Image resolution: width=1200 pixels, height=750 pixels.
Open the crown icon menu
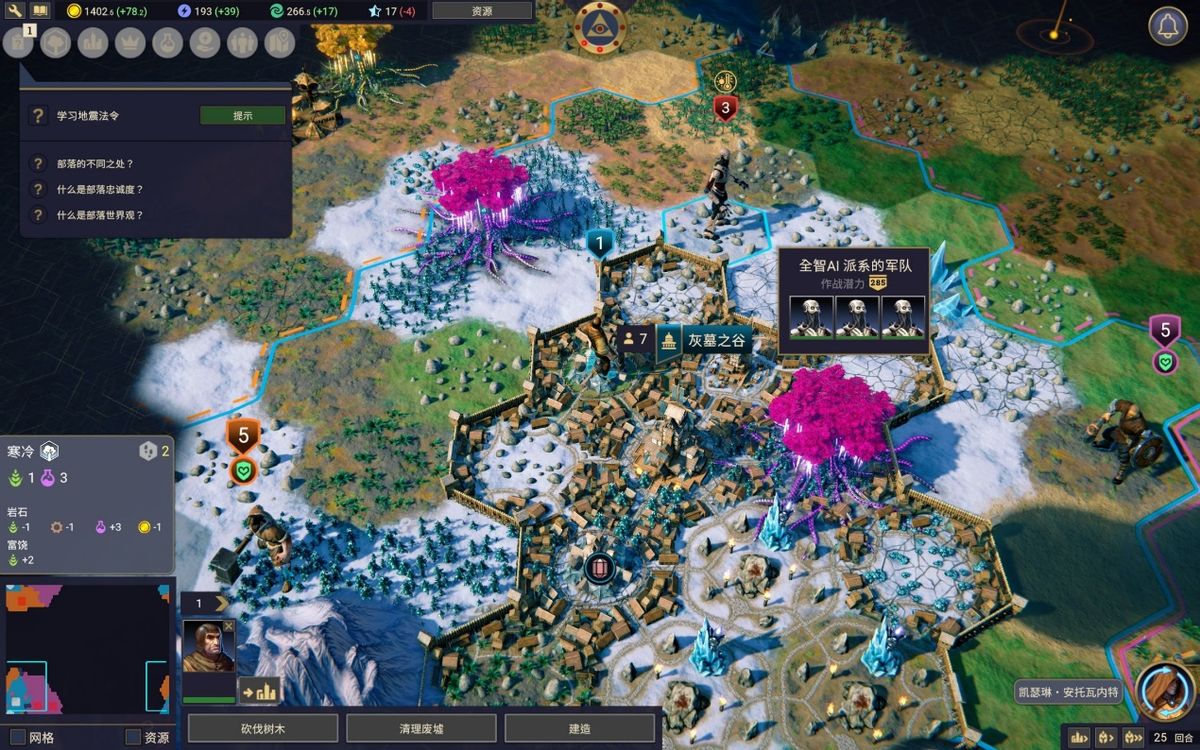click(x=130, y=42)
